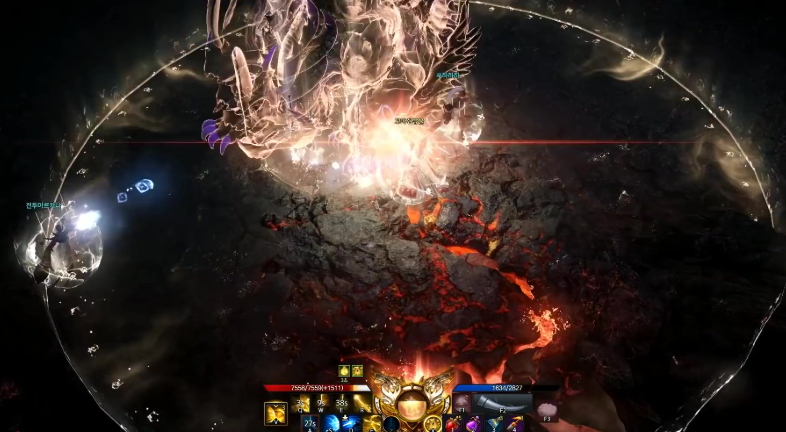The image size is (786, 432).
Task: Use the purple flask in slot 2
Action: pos(472,424)
